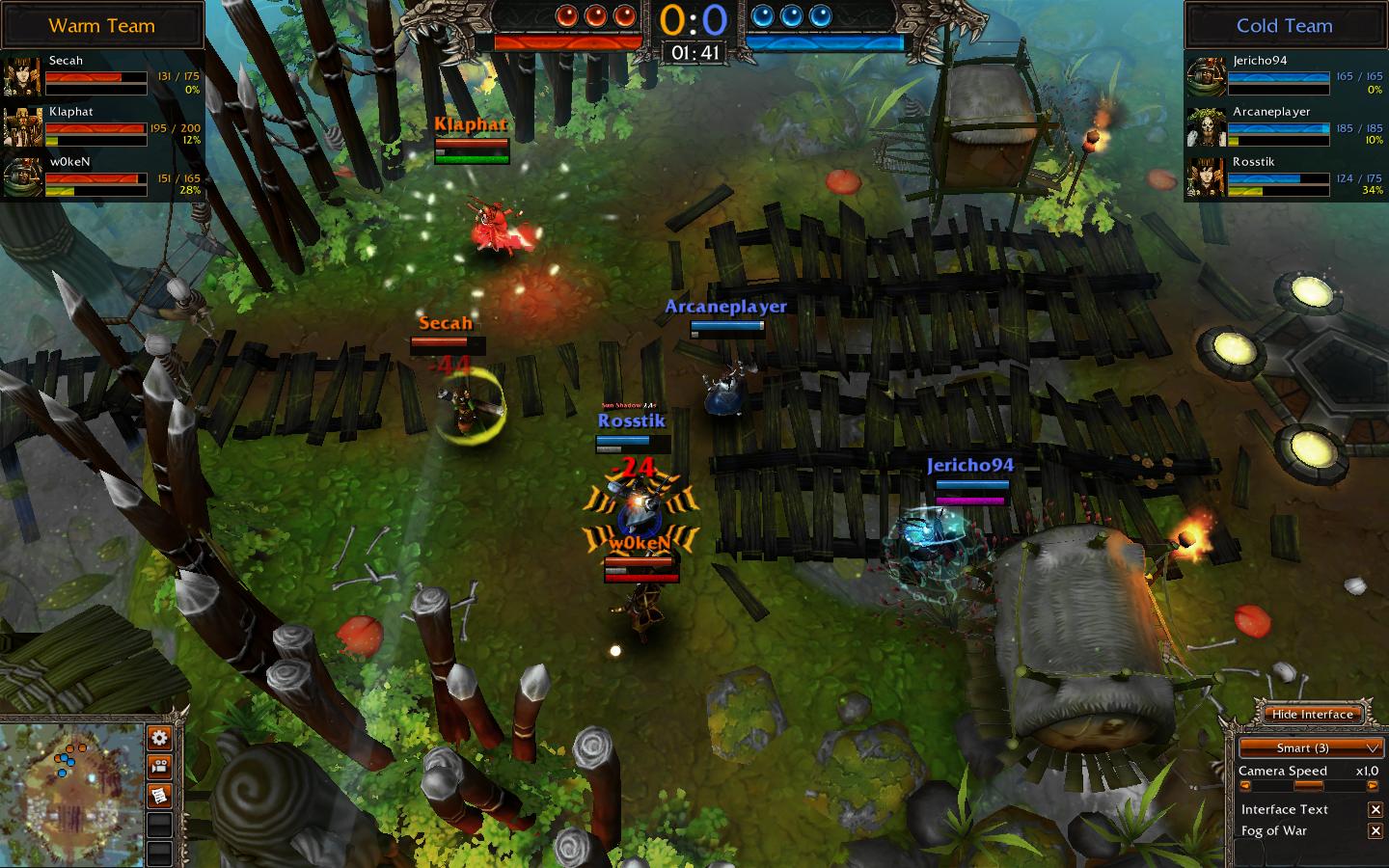
Task: Click the video camera icon button
Action: click(x=159, y=768)
